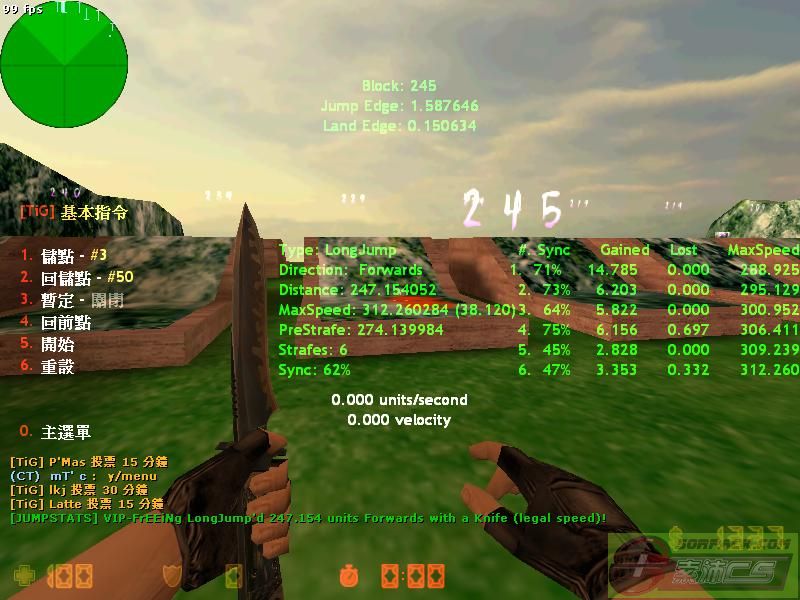800x600 pixels.
Task: Choose 回儲點 #50 to return to checkpoint
Action: pos(86,277)
